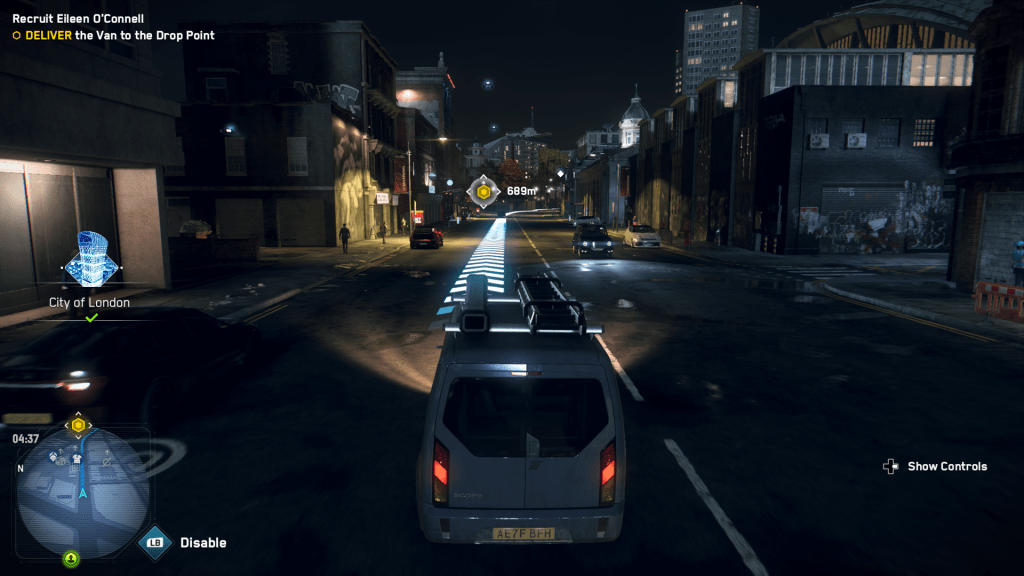Click the 689m drop point waypoint marker
Image resolution: width=1024 pixels, height=576 pixels.
coord(484,191)
